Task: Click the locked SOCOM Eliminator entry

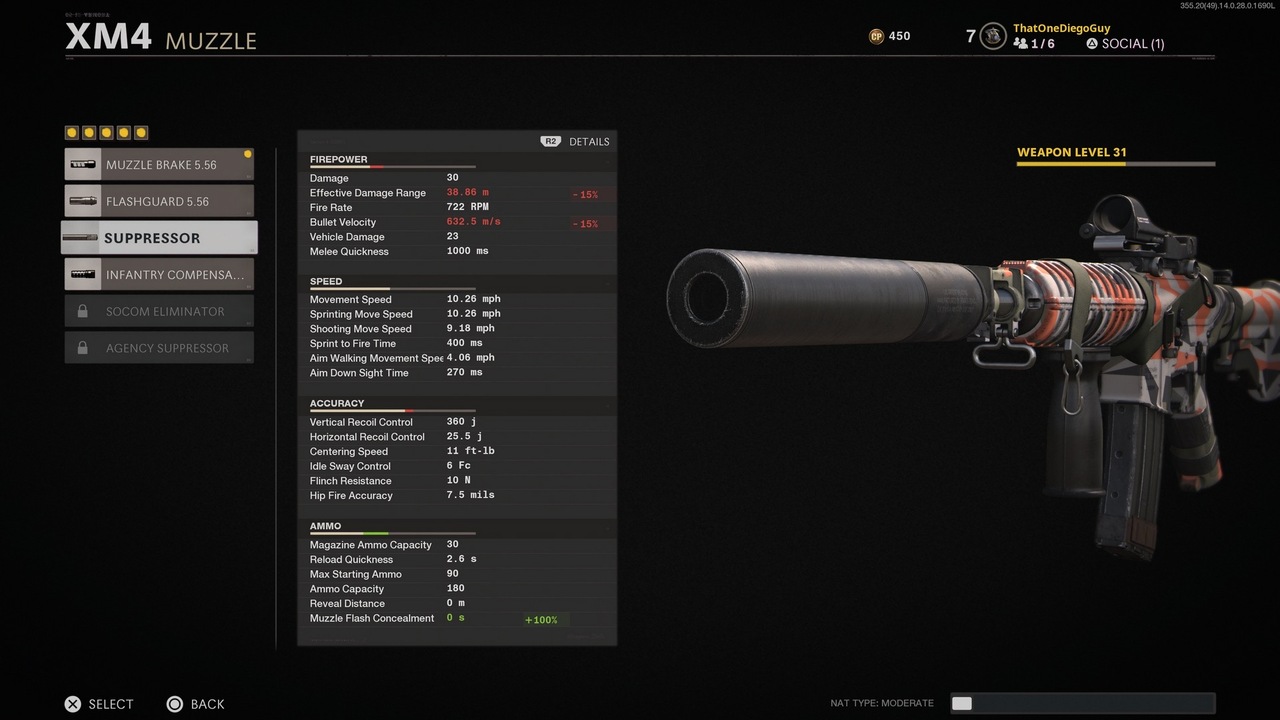Action: pos(160,311)
